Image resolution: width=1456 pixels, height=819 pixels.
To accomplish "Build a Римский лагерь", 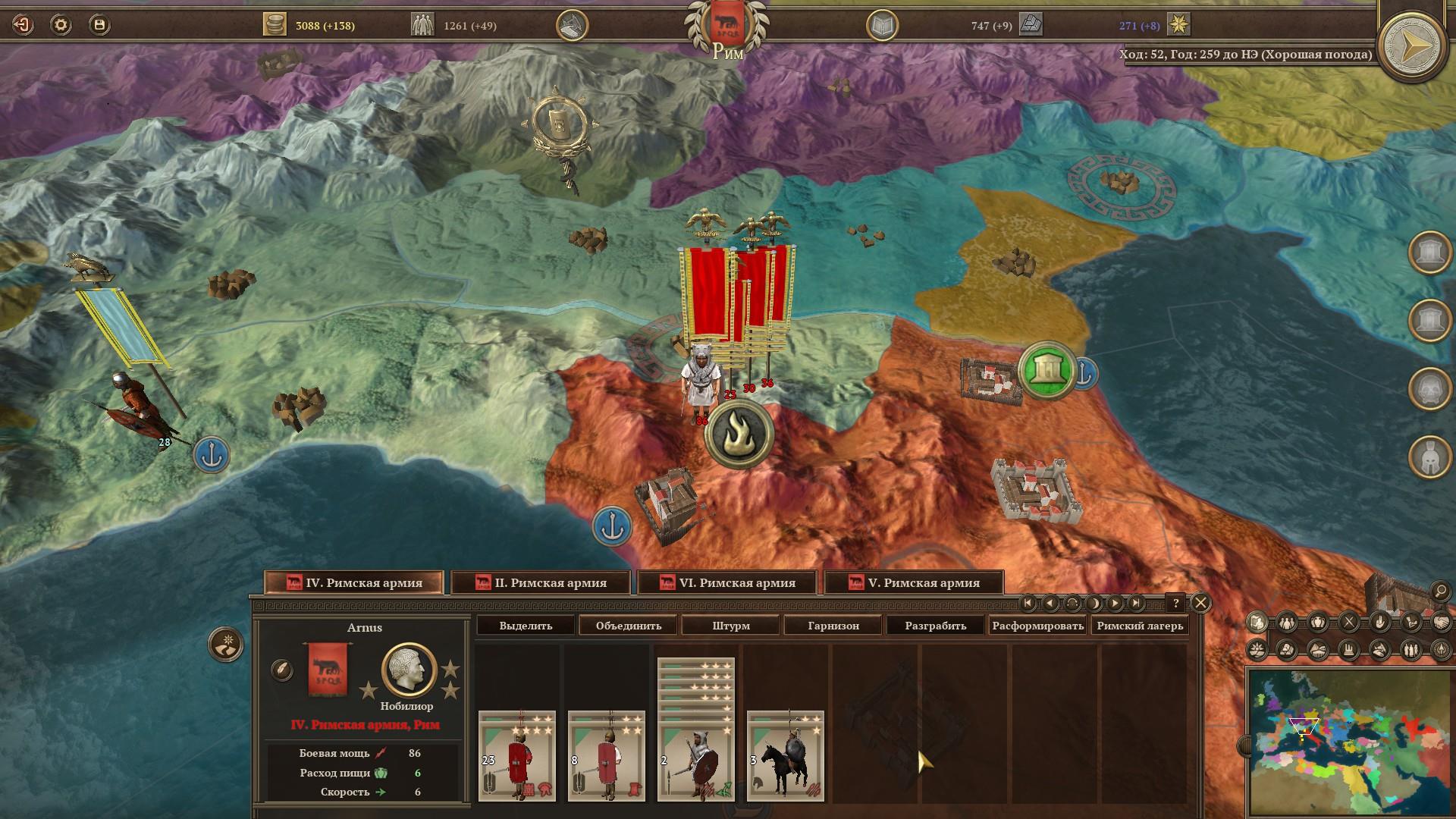I will (1140, 626).
